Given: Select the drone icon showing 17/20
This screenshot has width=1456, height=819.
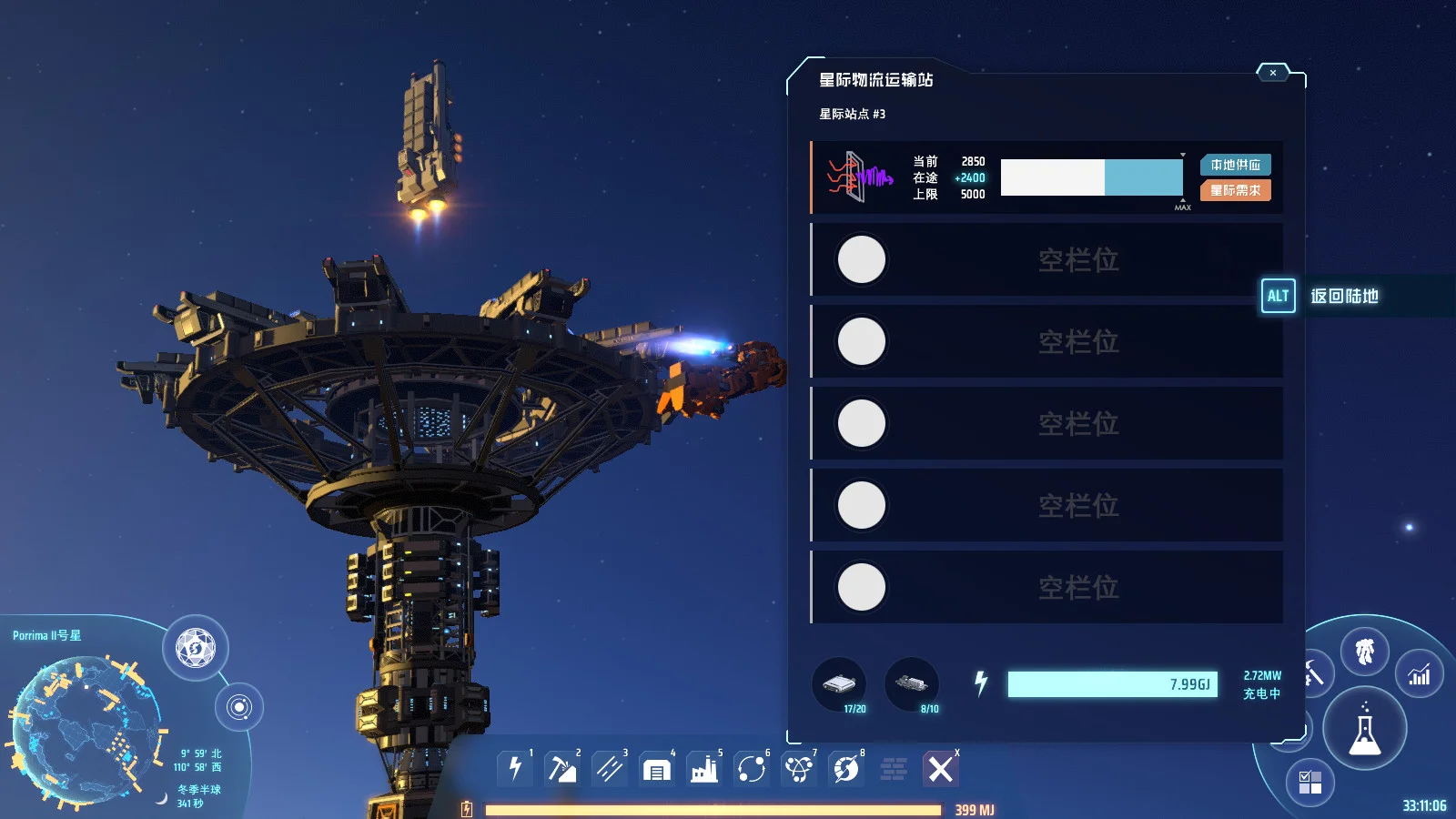Looking at the screenshot, I should 839,685.
